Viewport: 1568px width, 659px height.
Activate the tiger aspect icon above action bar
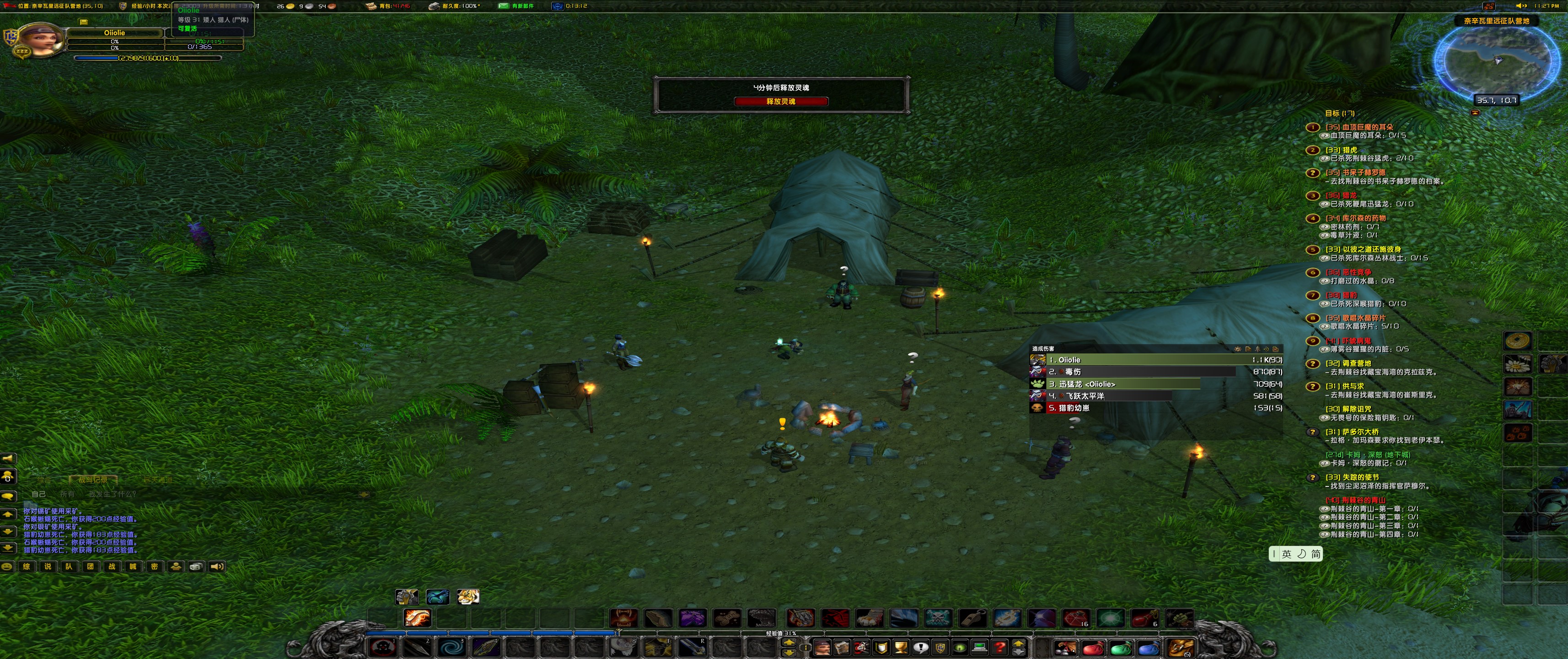pos(467,597)
